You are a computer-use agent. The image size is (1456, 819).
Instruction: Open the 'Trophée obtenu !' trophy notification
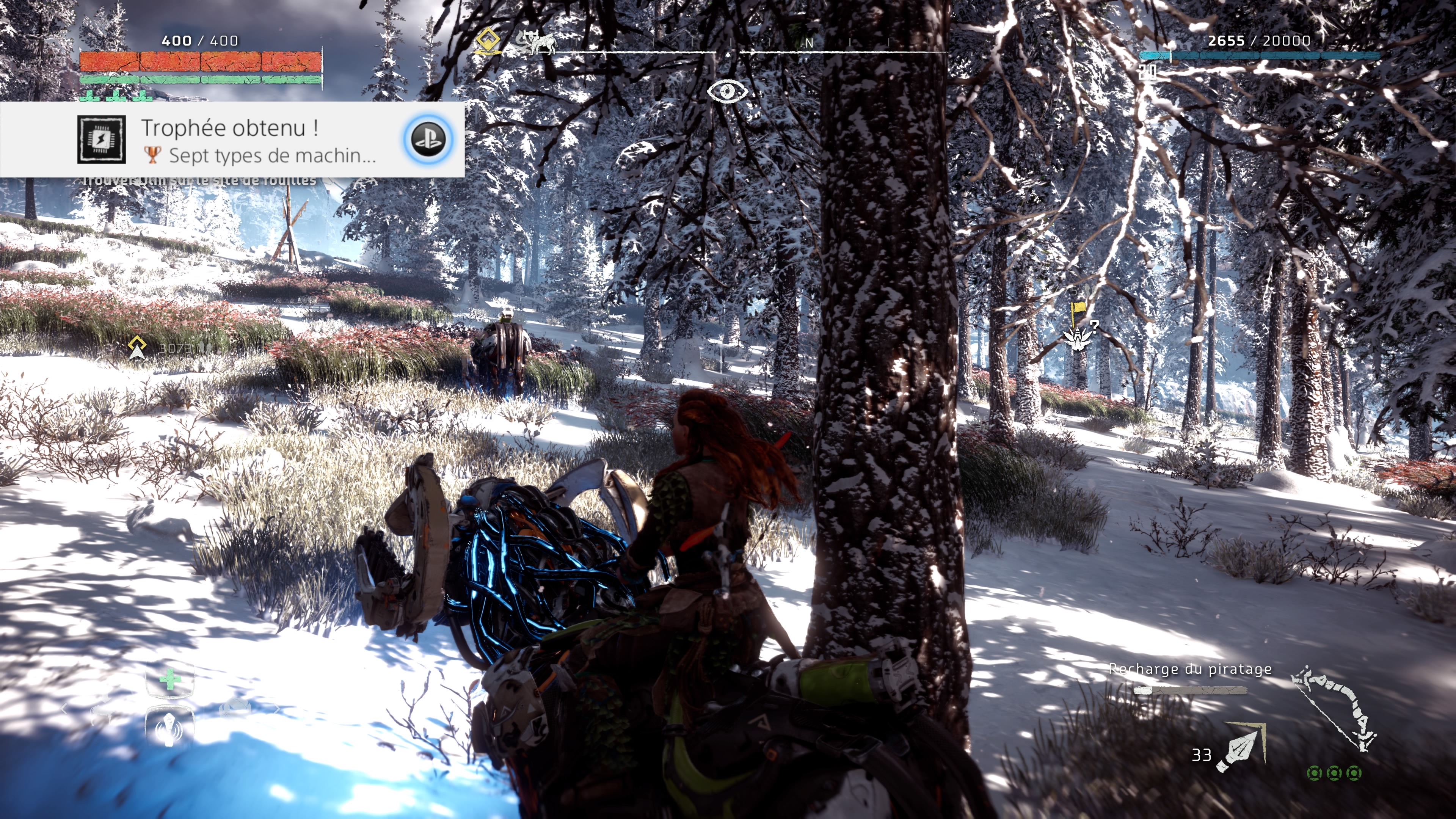[232, 140]
